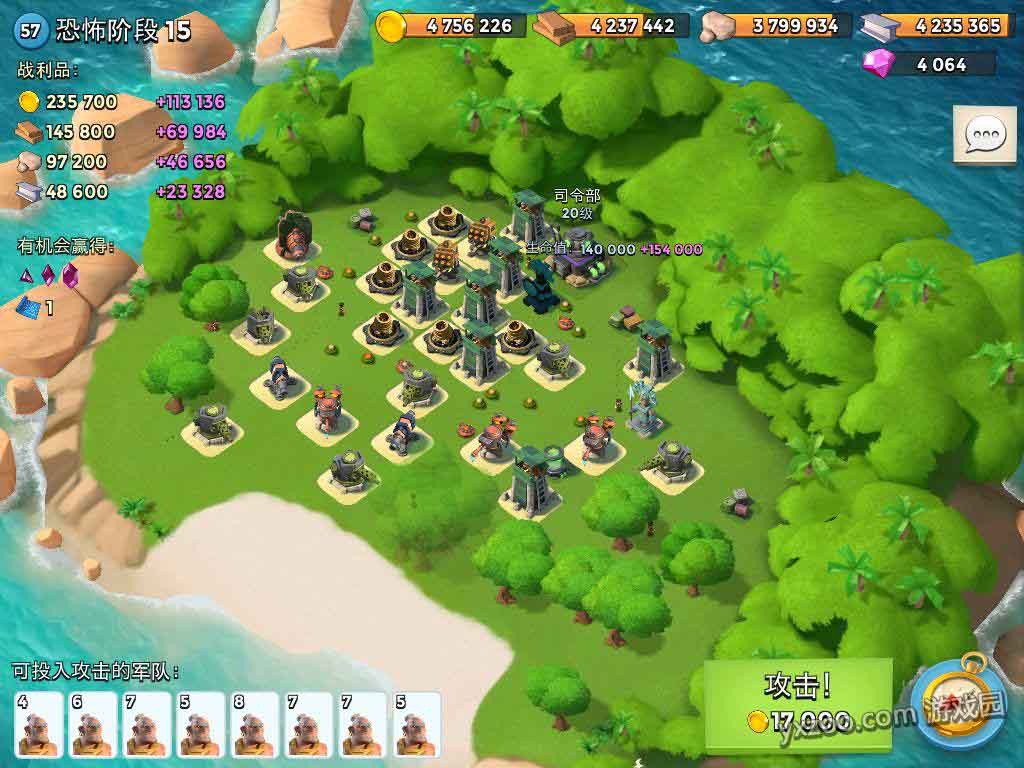Screen dimensions: 1024x768
Task: Start the attack for 17,000 gold
Action: pos(797,703)
